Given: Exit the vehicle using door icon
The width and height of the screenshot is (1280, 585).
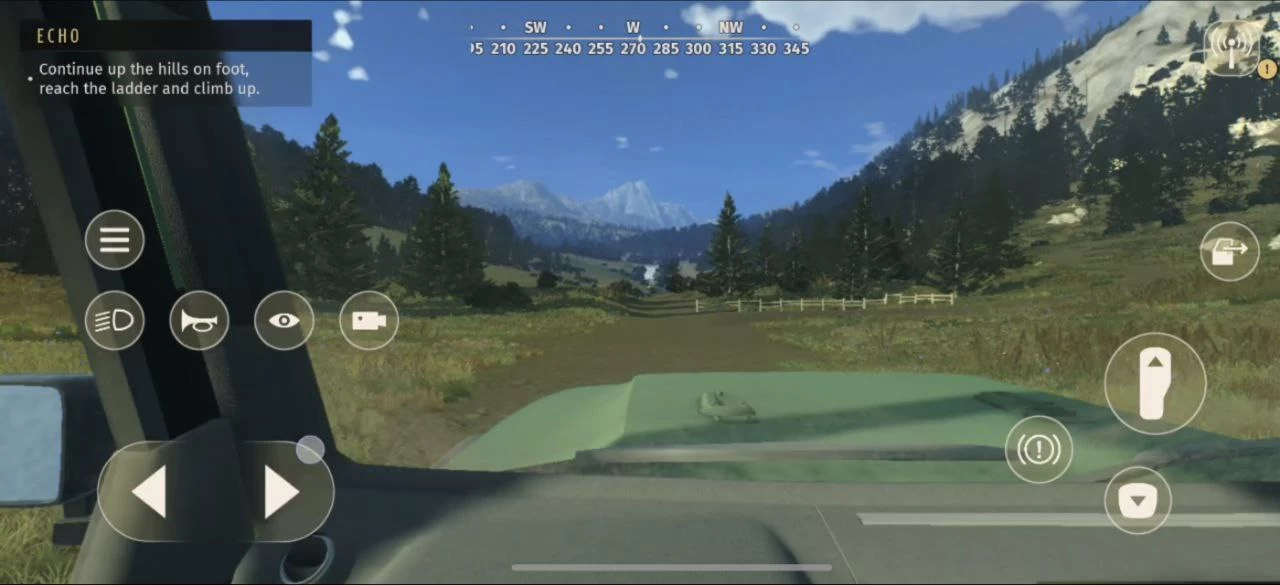Looking at the screenshot, I should [1229, 251].
